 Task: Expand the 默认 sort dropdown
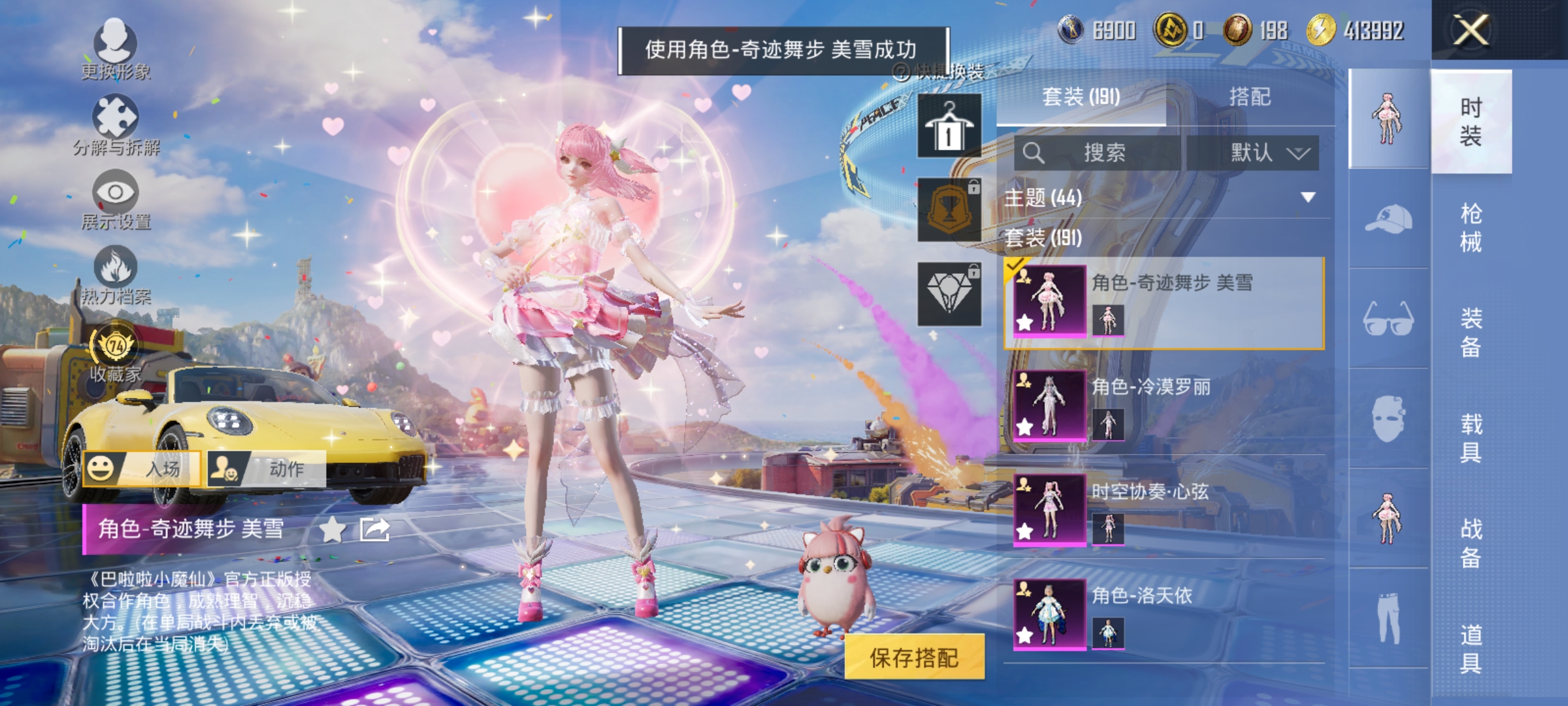1266,153
